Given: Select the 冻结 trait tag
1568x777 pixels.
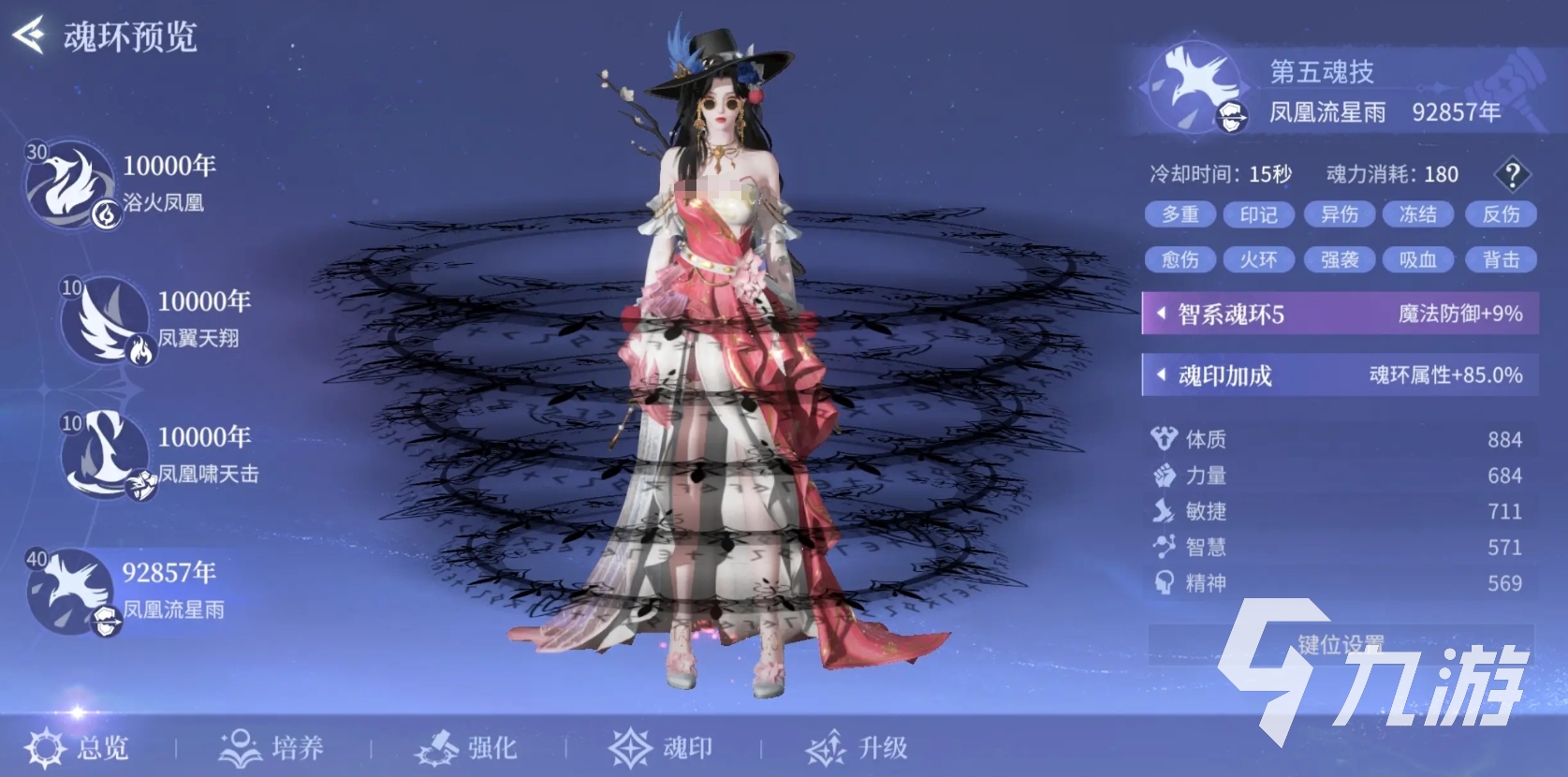Looking at the screenshot, I should click(1417, 214).
